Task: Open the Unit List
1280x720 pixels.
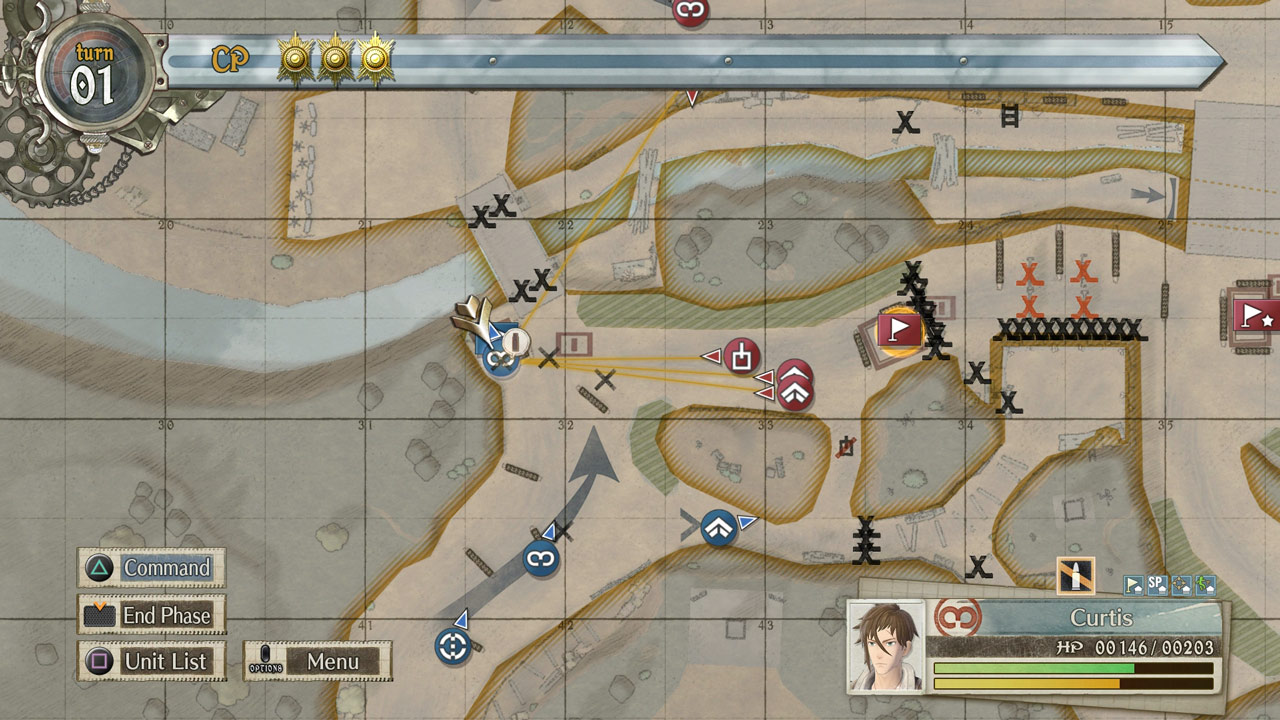Action: point(151,661)
